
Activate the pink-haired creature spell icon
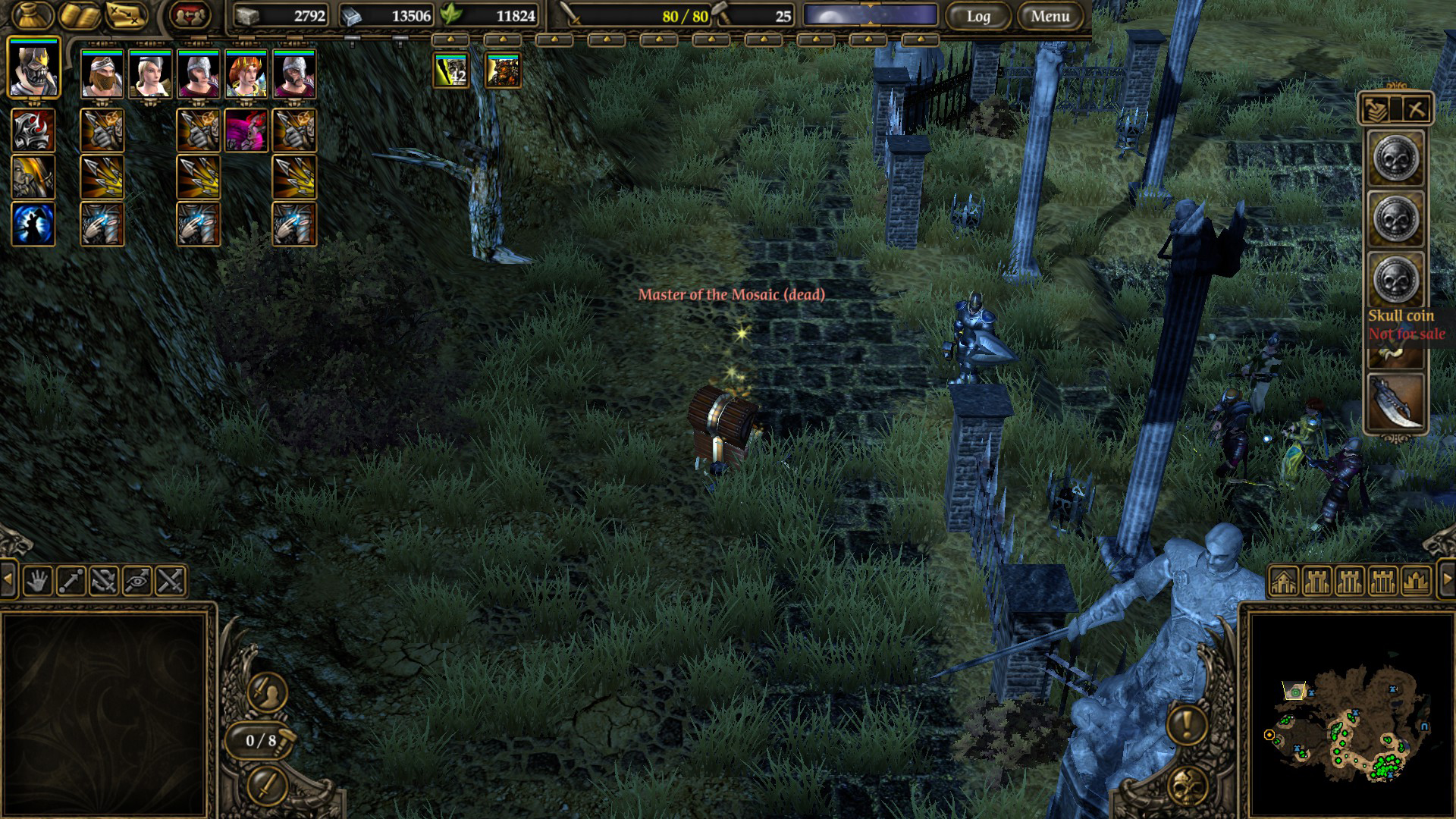coord(246,130)
